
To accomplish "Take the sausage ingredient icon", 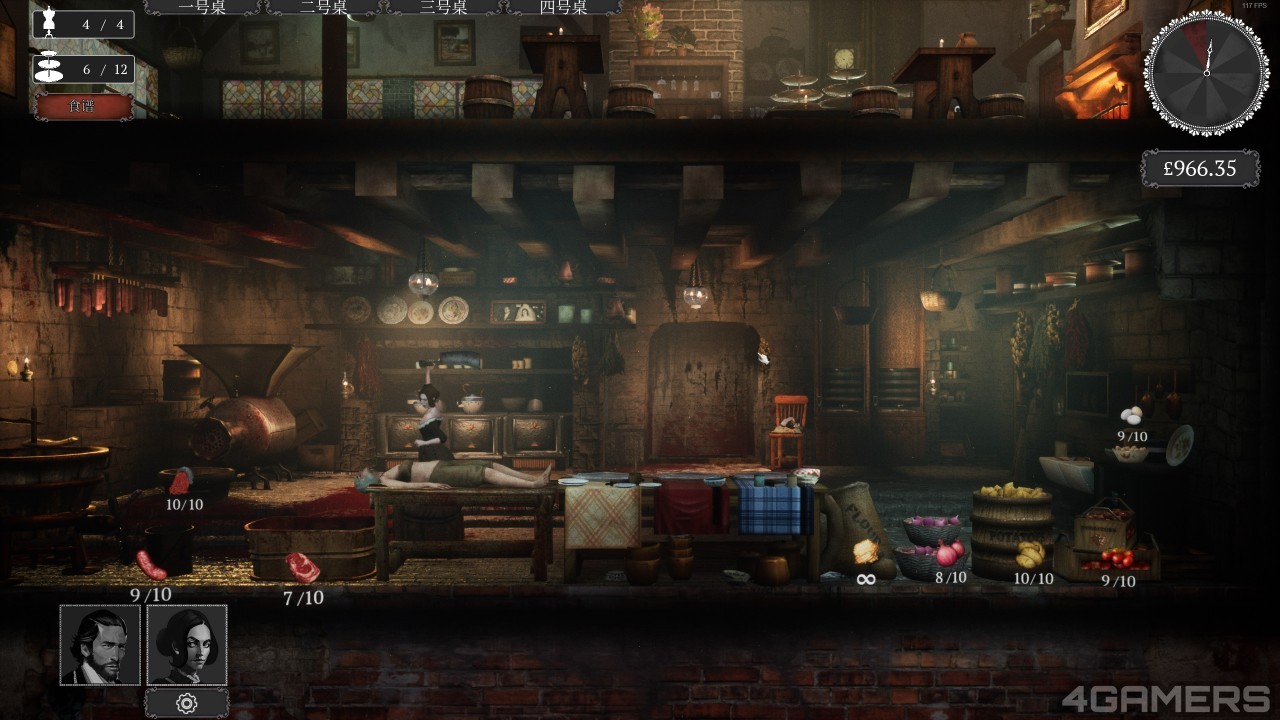I will 151,564.
